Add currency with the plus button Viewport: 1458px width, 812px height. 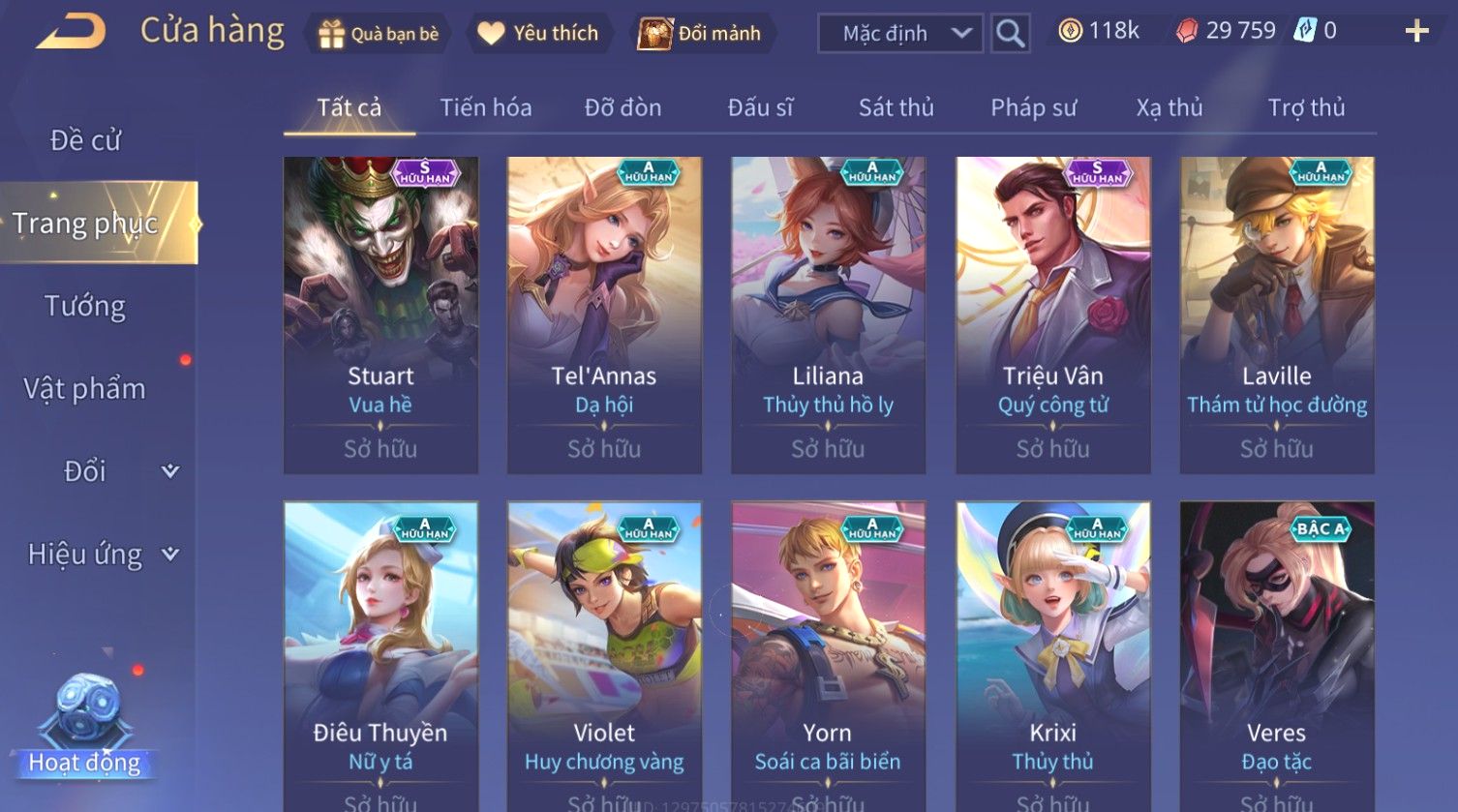[1416, 32]
